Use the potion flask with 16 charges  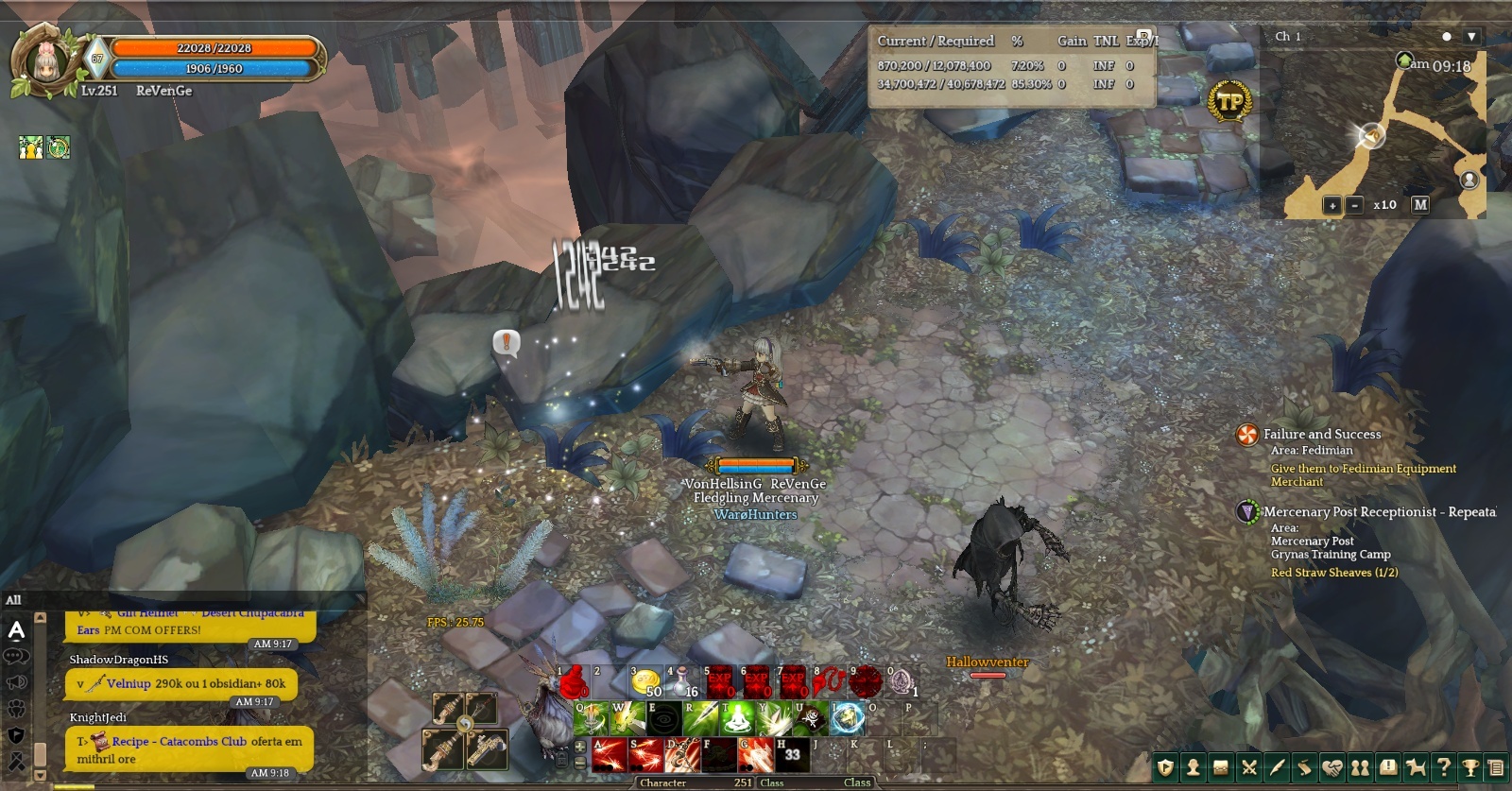[x=683, y=683]
